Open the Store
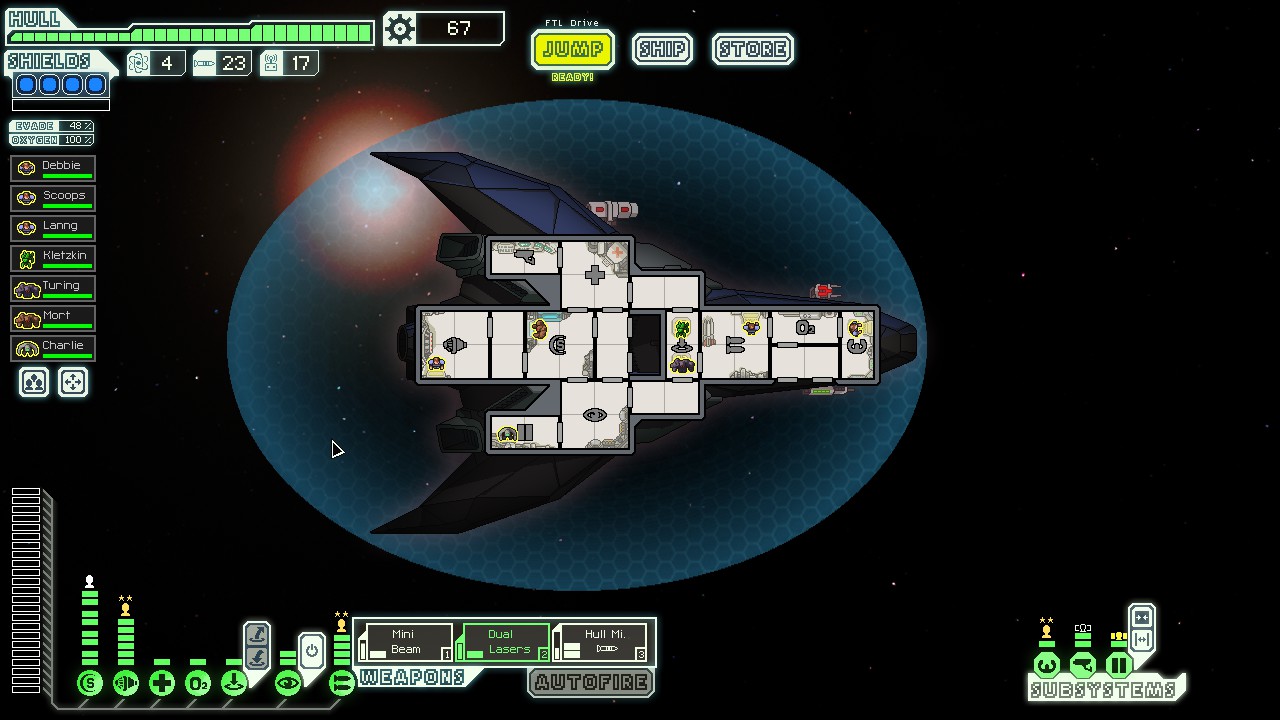This screenshot has height=720, width=1280. click(753, 49)
